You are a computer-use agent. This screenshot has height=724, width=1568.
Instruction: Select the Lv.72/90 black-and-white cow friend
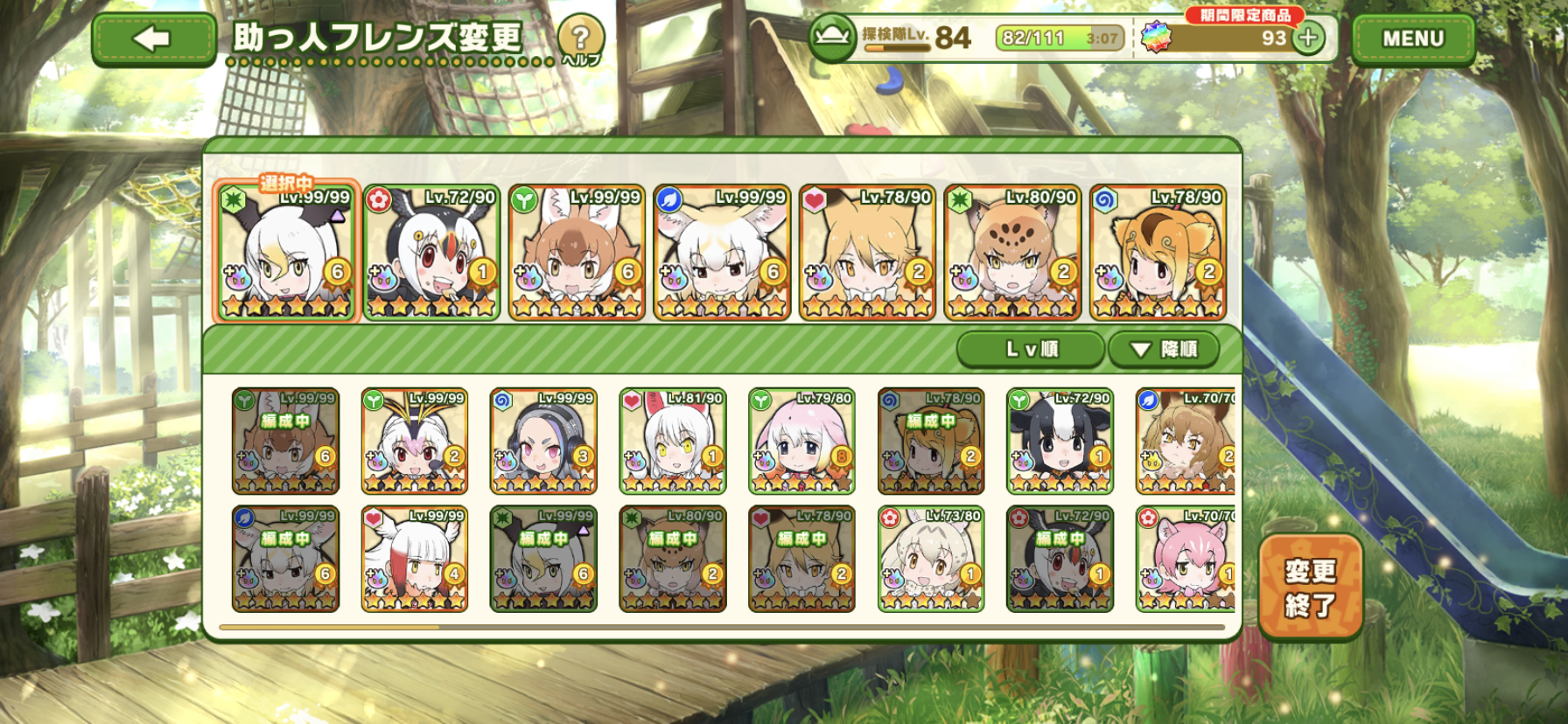1060,442
